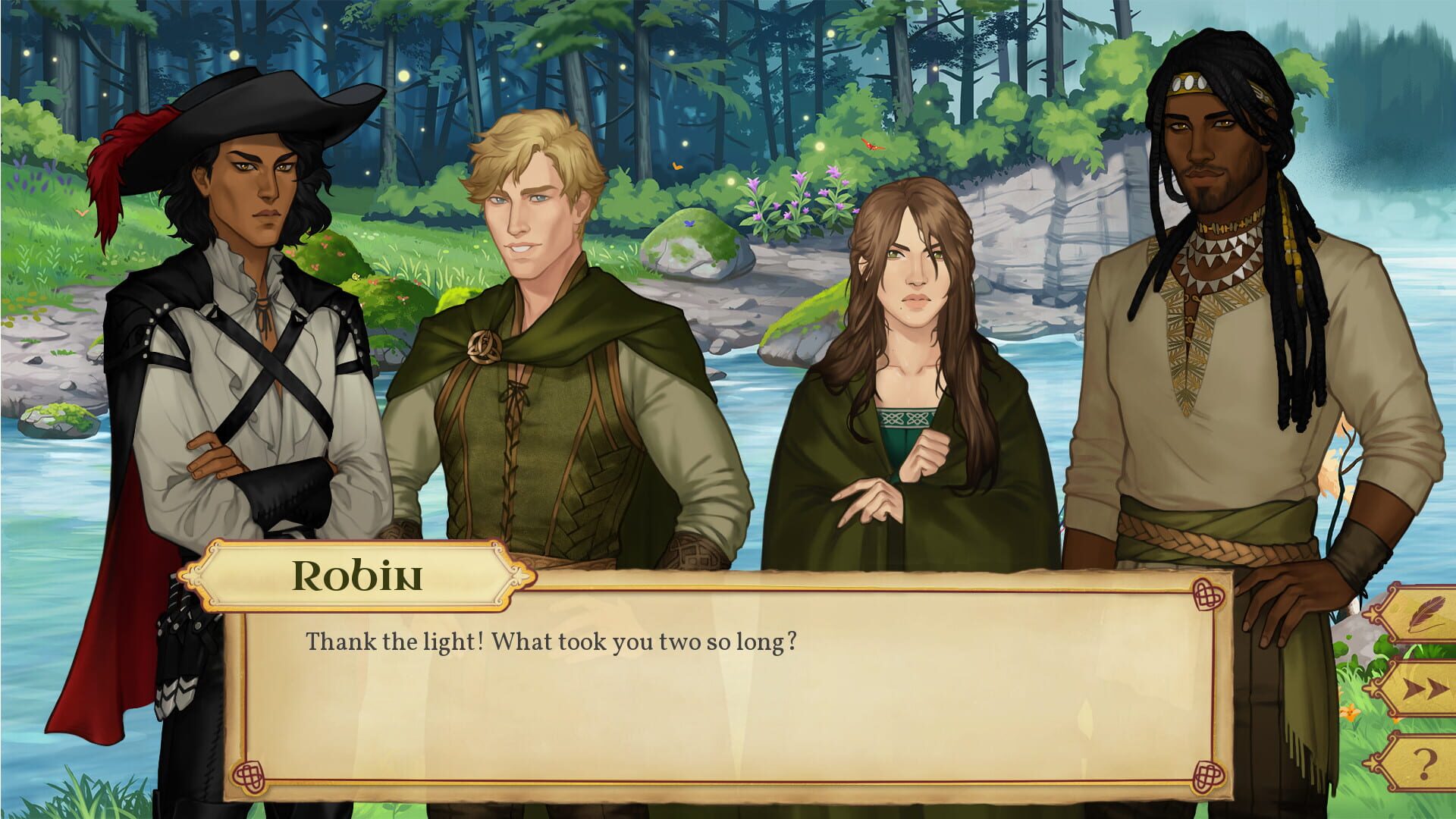Screen dimensions: 1456x819
Task: Click the left scroll curl on Robin's nameplate
Action: [x=193, y=576]
